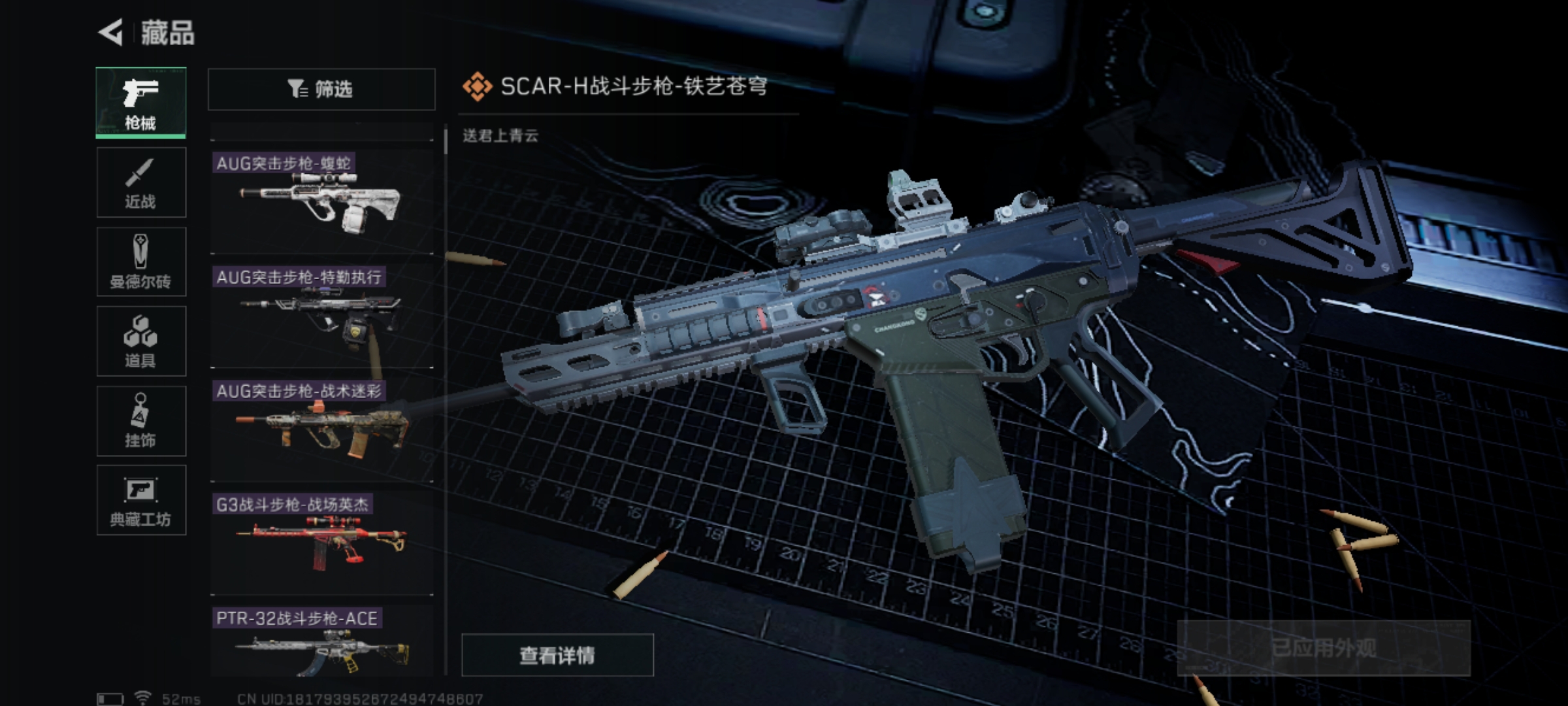
Task: Go back using the arrow beside 藏品
Action: point(112,32)
